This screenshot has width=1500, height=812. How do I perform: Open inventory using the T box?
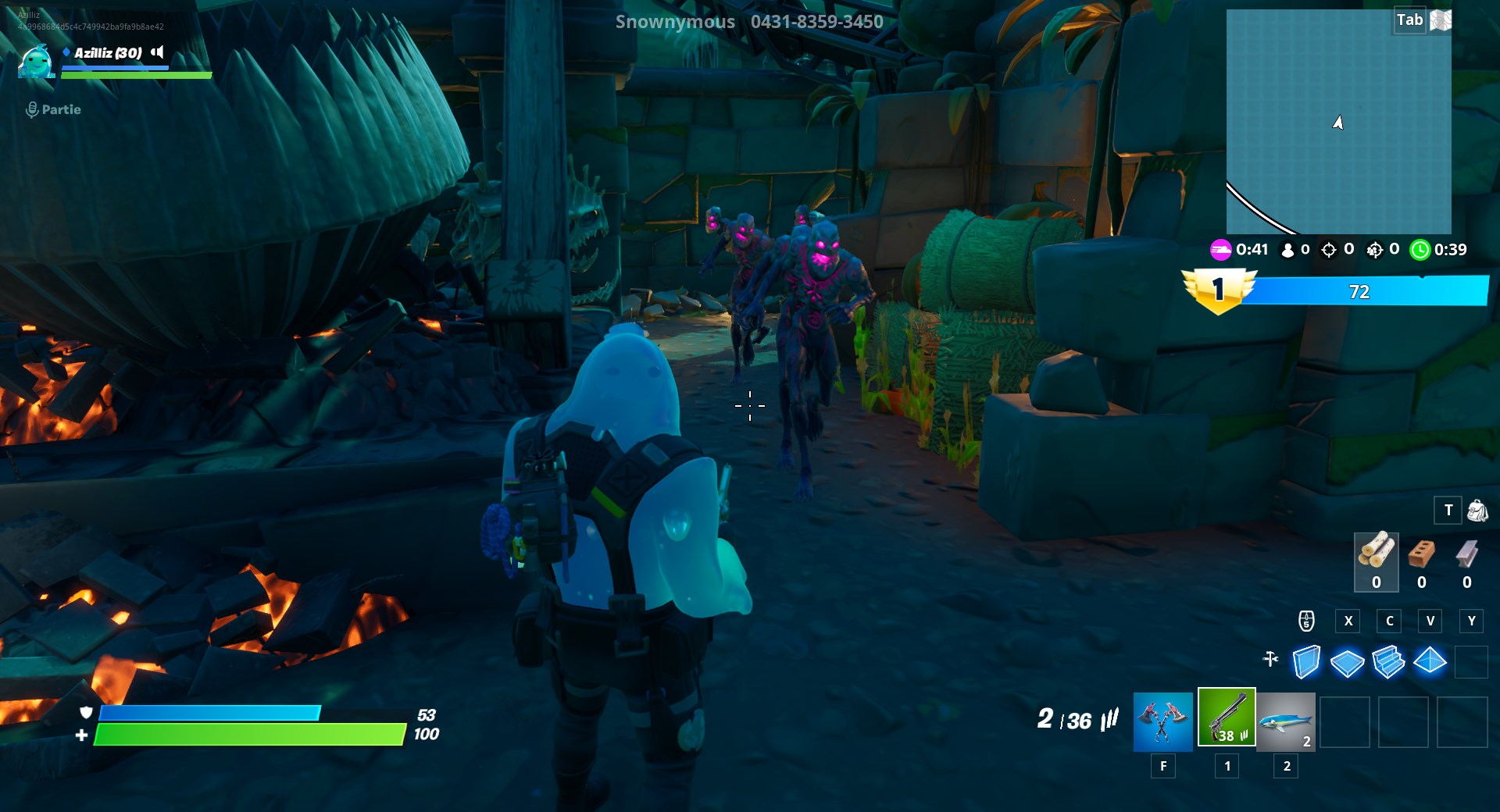pyautogui.click(x=1449, y=511)
